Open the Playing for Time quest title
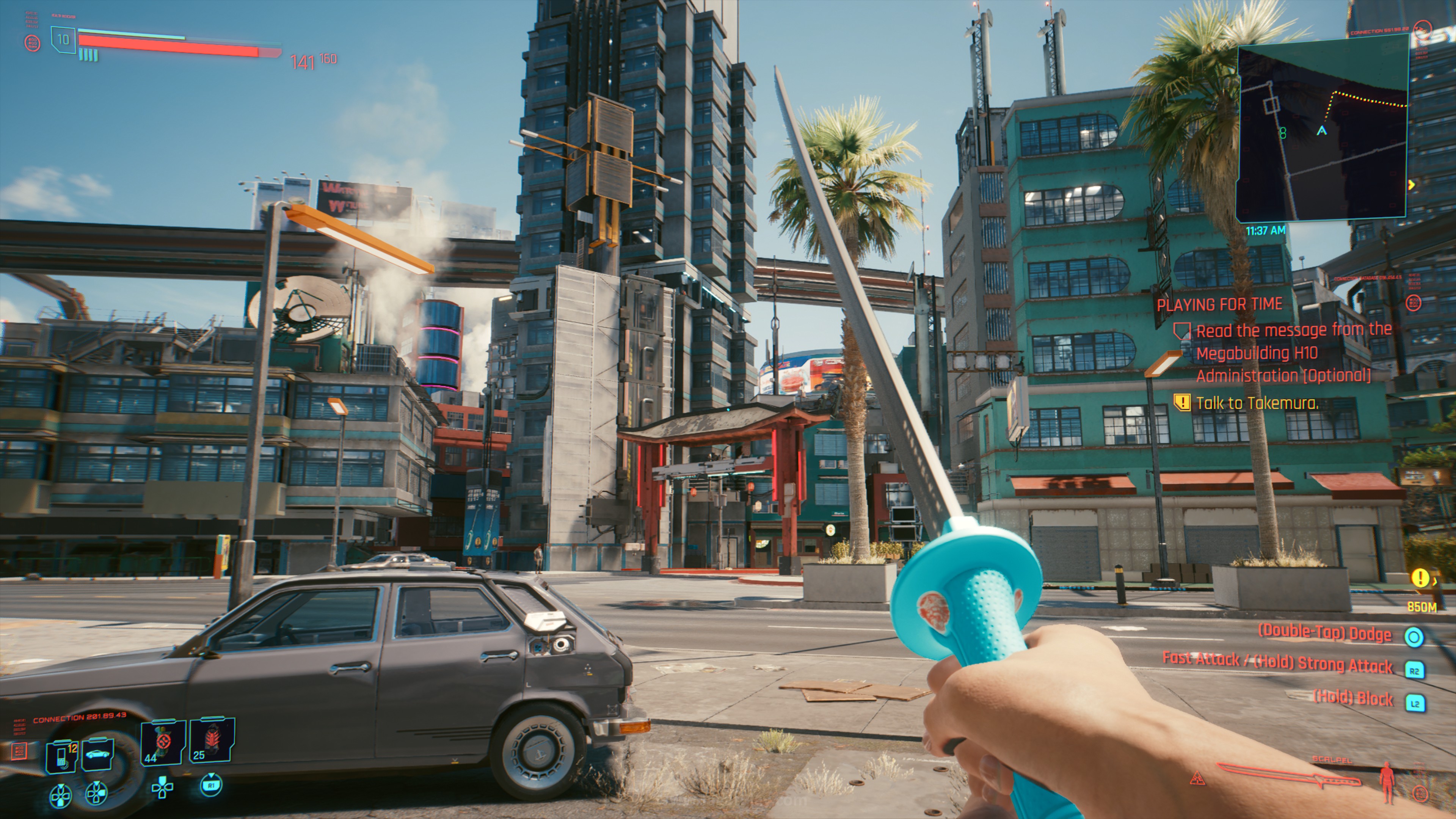 point(1219,304)
